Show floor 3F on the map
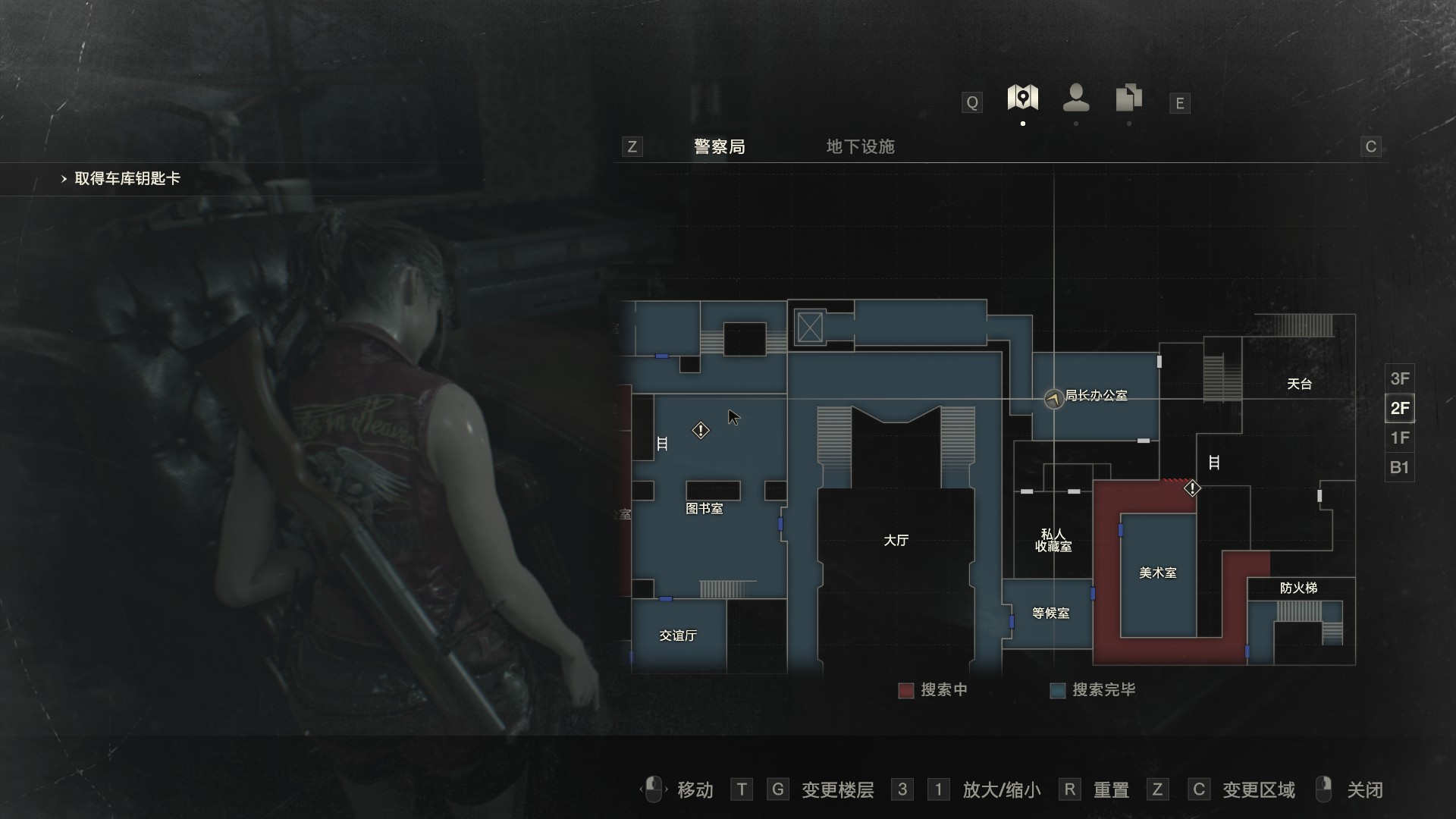 1399,378
